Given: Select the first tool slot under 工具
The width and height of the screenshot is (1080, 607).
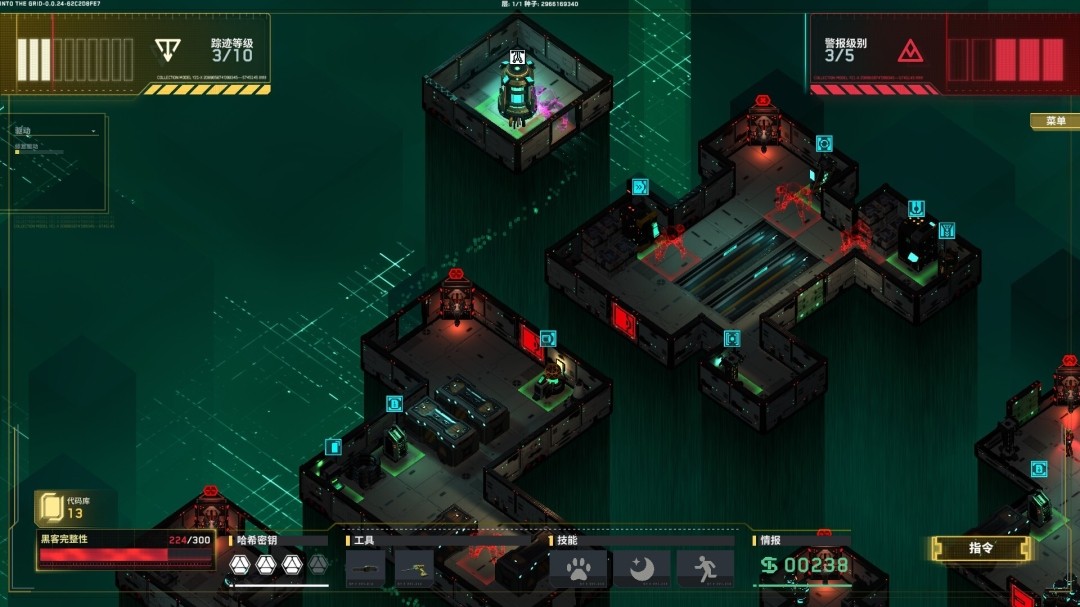Looking at the screenshot, I should coord(365,568).
